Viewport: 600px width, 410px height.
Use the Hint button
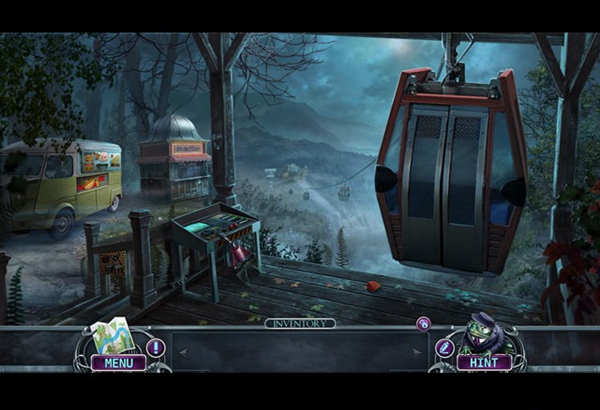[484, 362]
